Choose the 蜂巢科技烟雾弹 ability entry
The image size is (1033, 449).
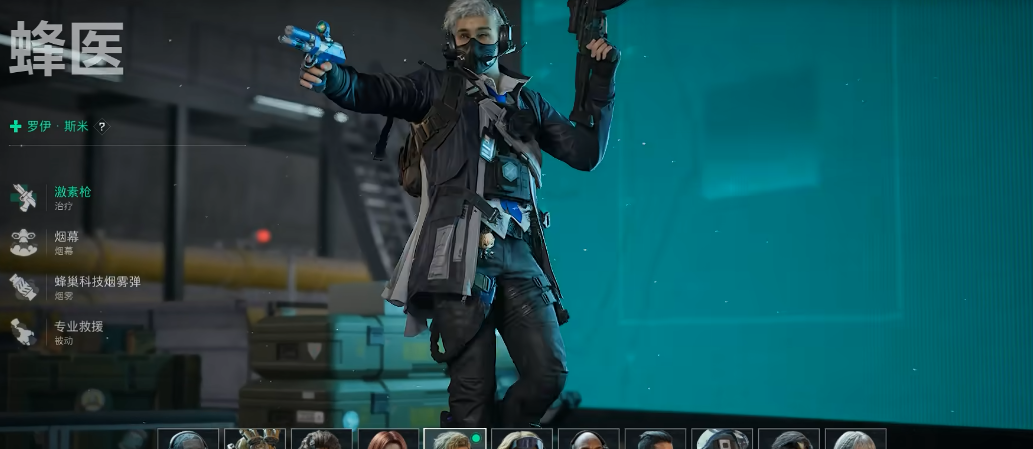(x=96, y=283)
